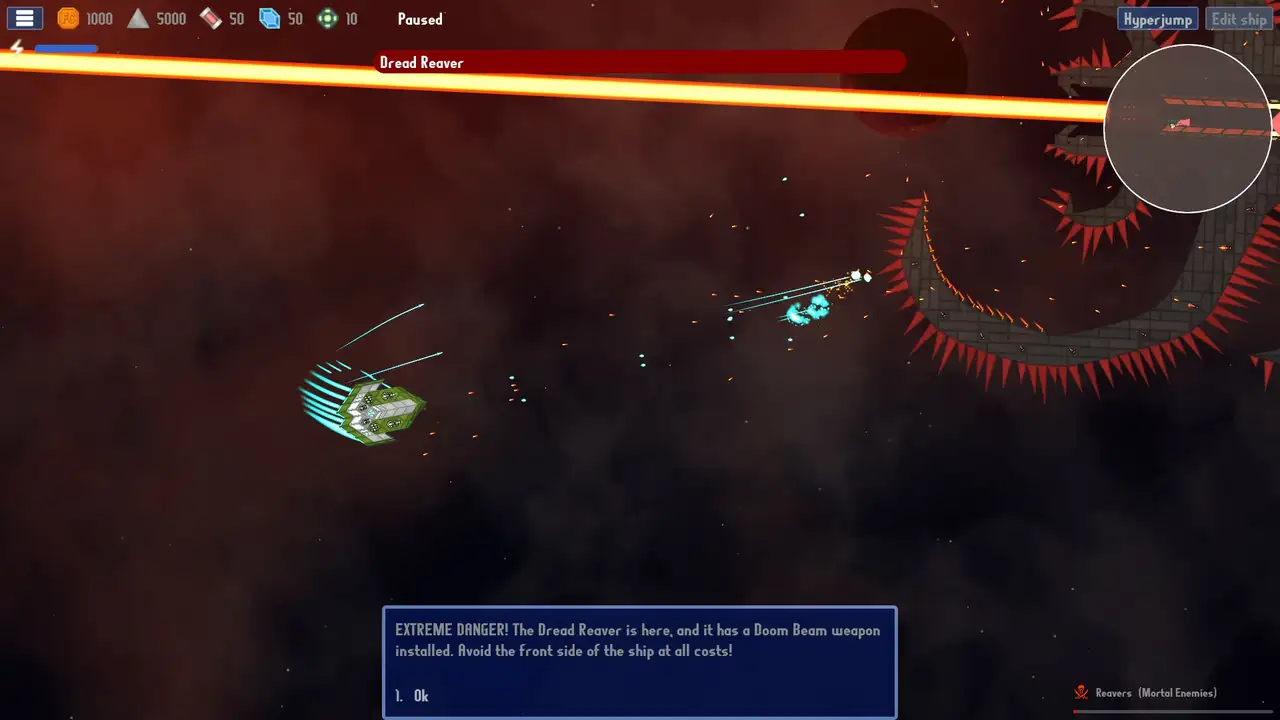
Task: Click the Dread Reaver name label
Action: pyautogui.click(x=421, y=62)
